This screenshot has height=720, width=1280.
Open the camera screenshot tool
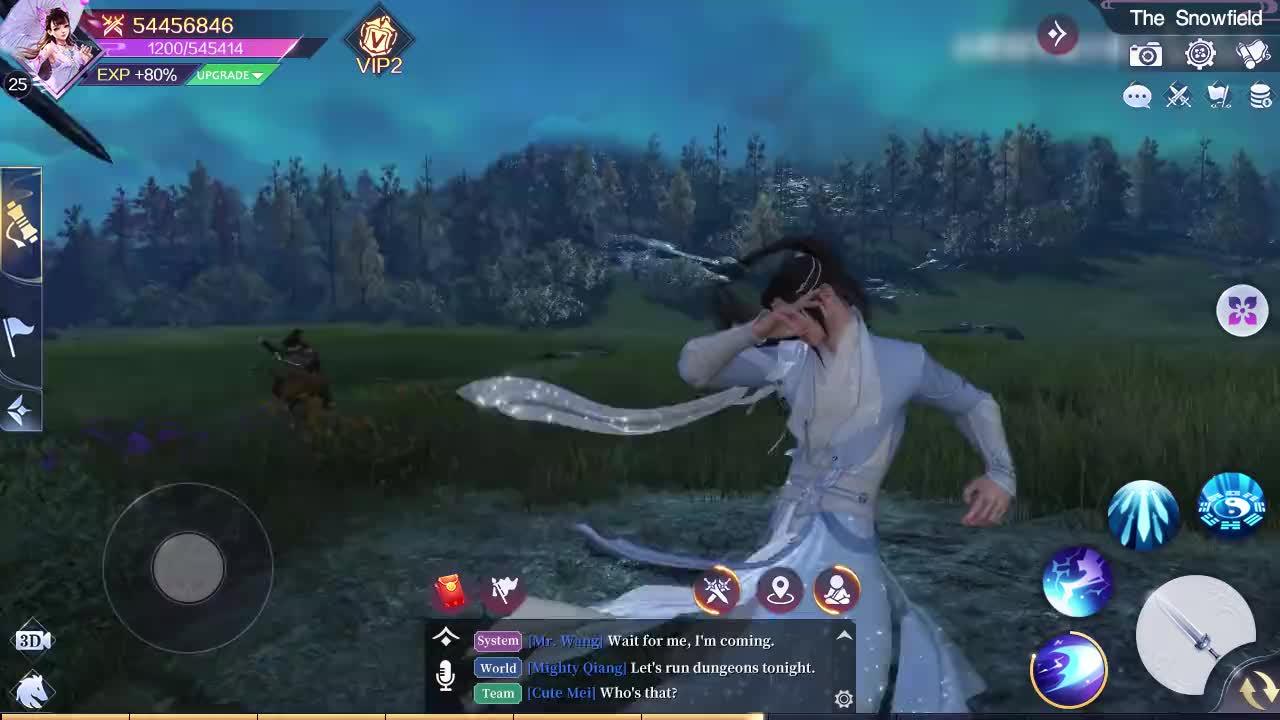coord(1144,54)
